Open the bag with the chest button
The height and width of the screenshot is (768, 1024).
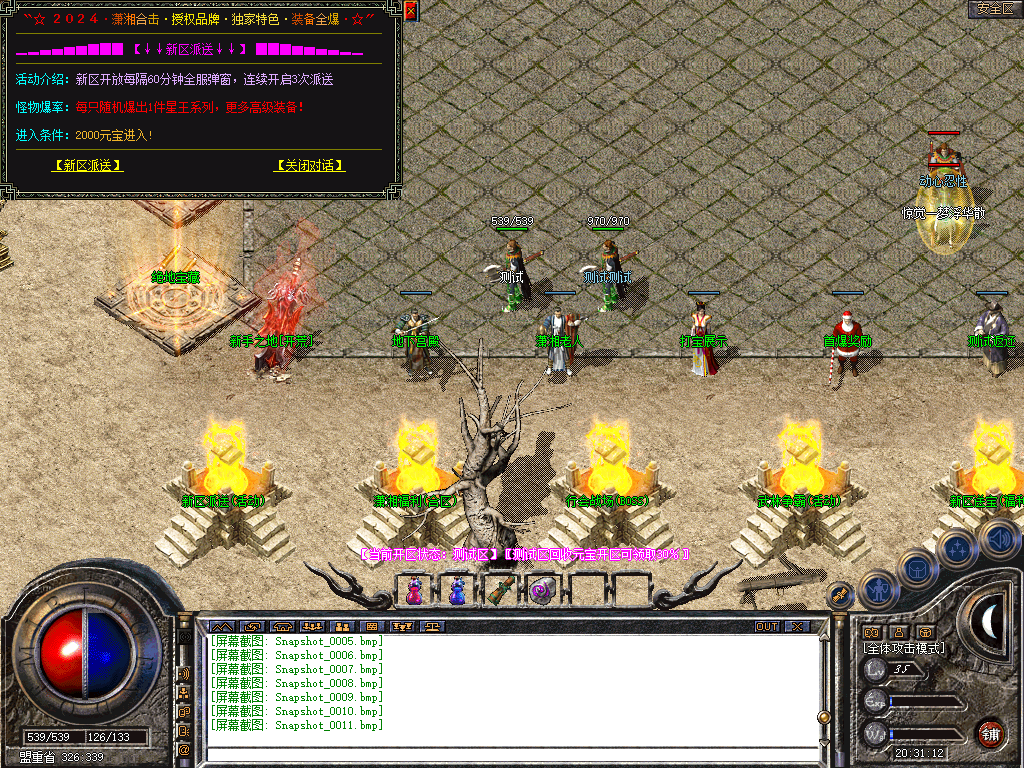(917, 567)
